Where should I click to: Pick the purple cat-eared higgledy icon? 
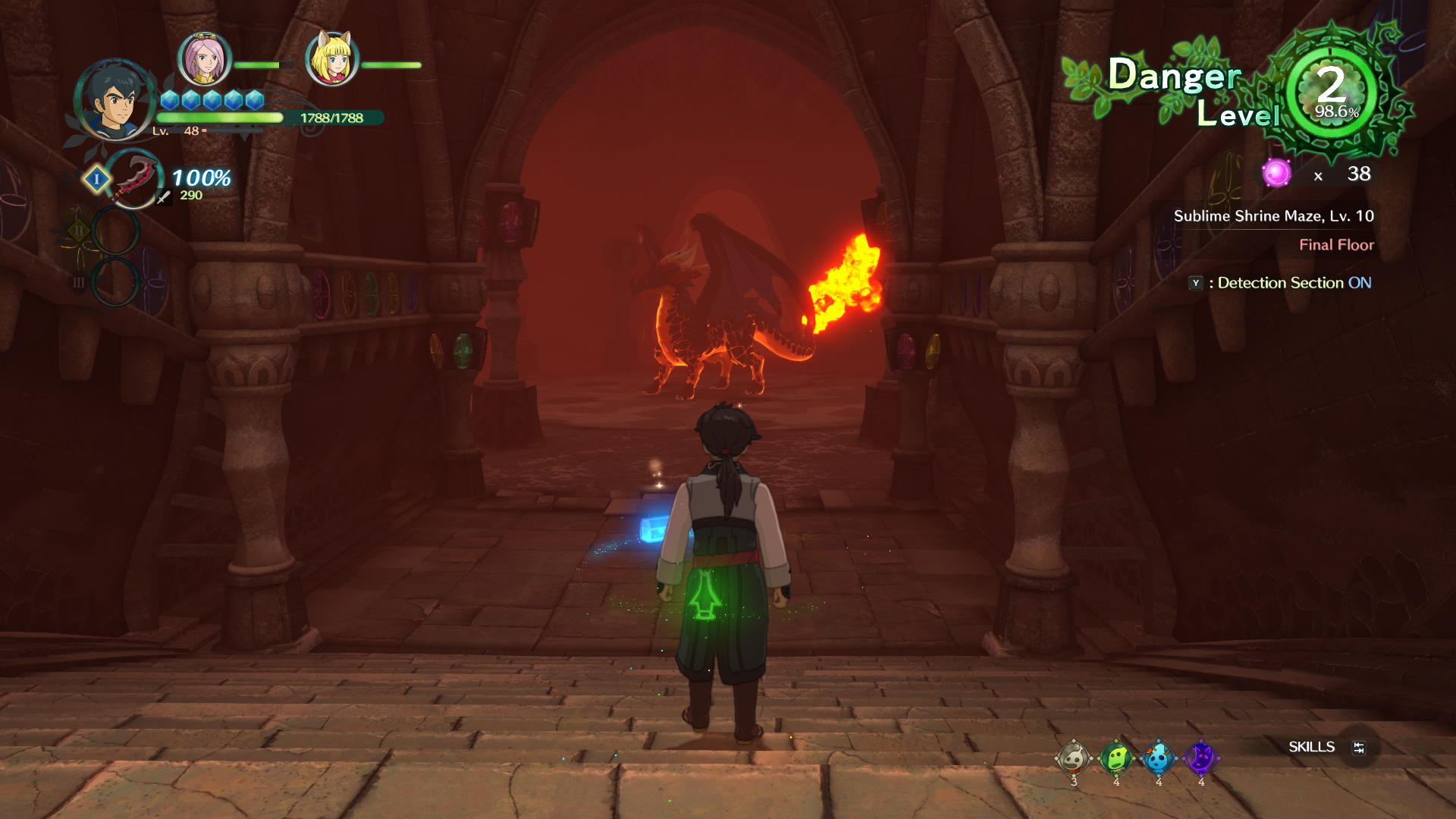pos(1200,758)
